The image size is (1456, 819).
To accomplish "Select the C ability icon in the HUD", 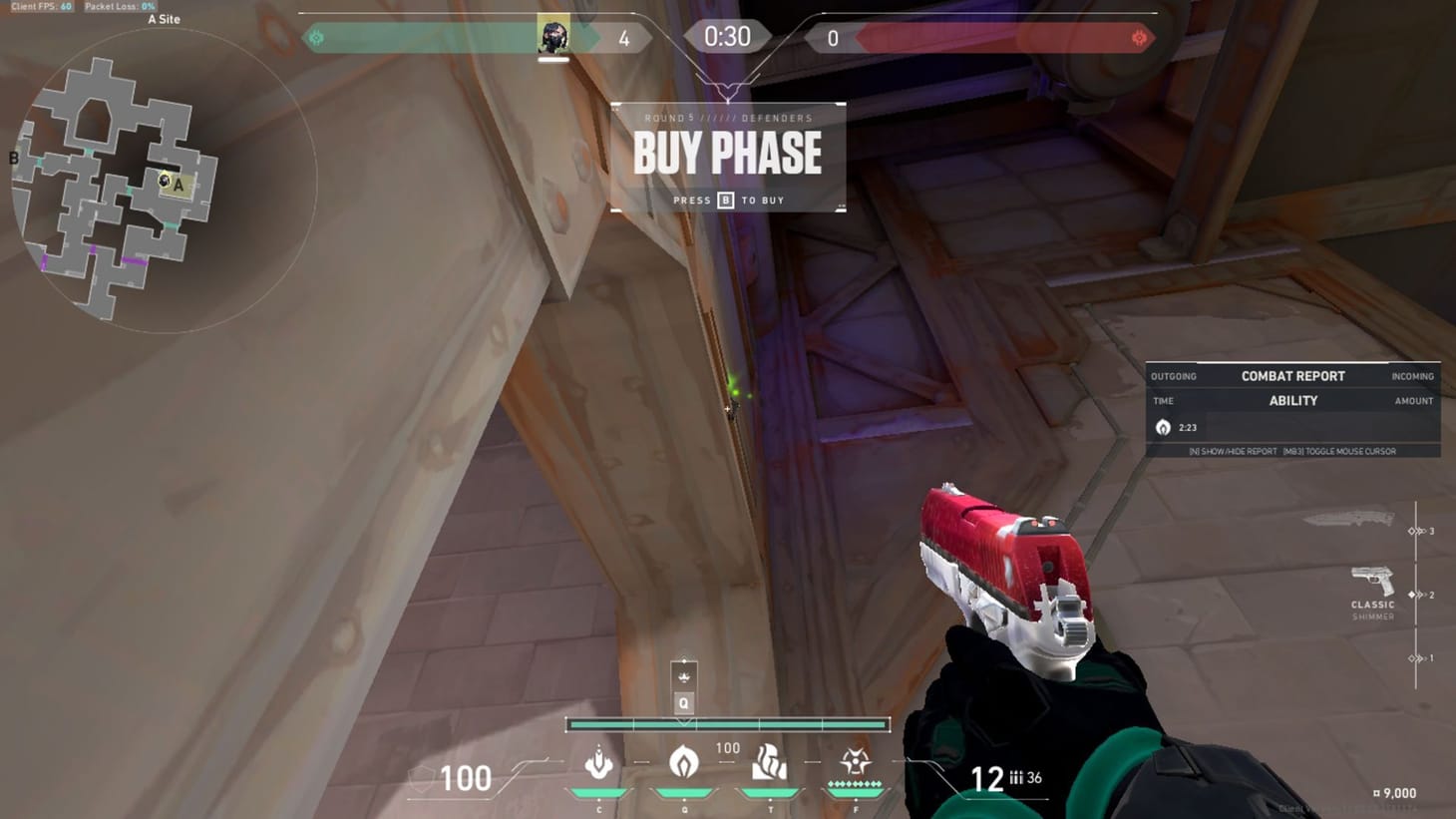I will (x=598, y=763).
